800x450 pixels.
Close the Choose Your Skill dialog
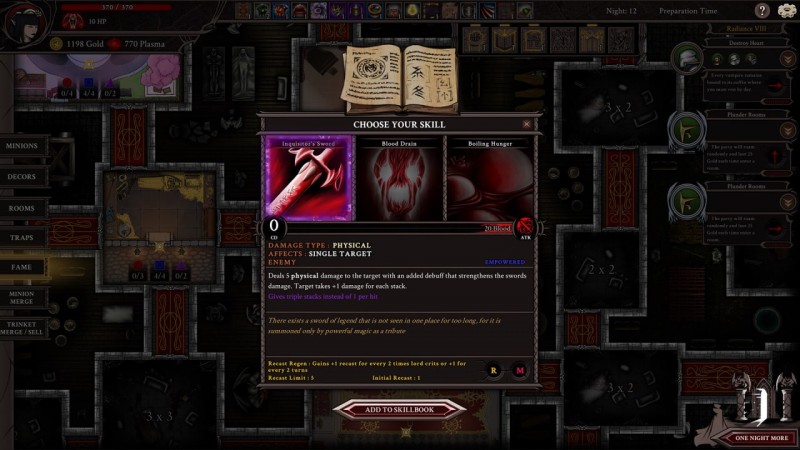point(527,124)
